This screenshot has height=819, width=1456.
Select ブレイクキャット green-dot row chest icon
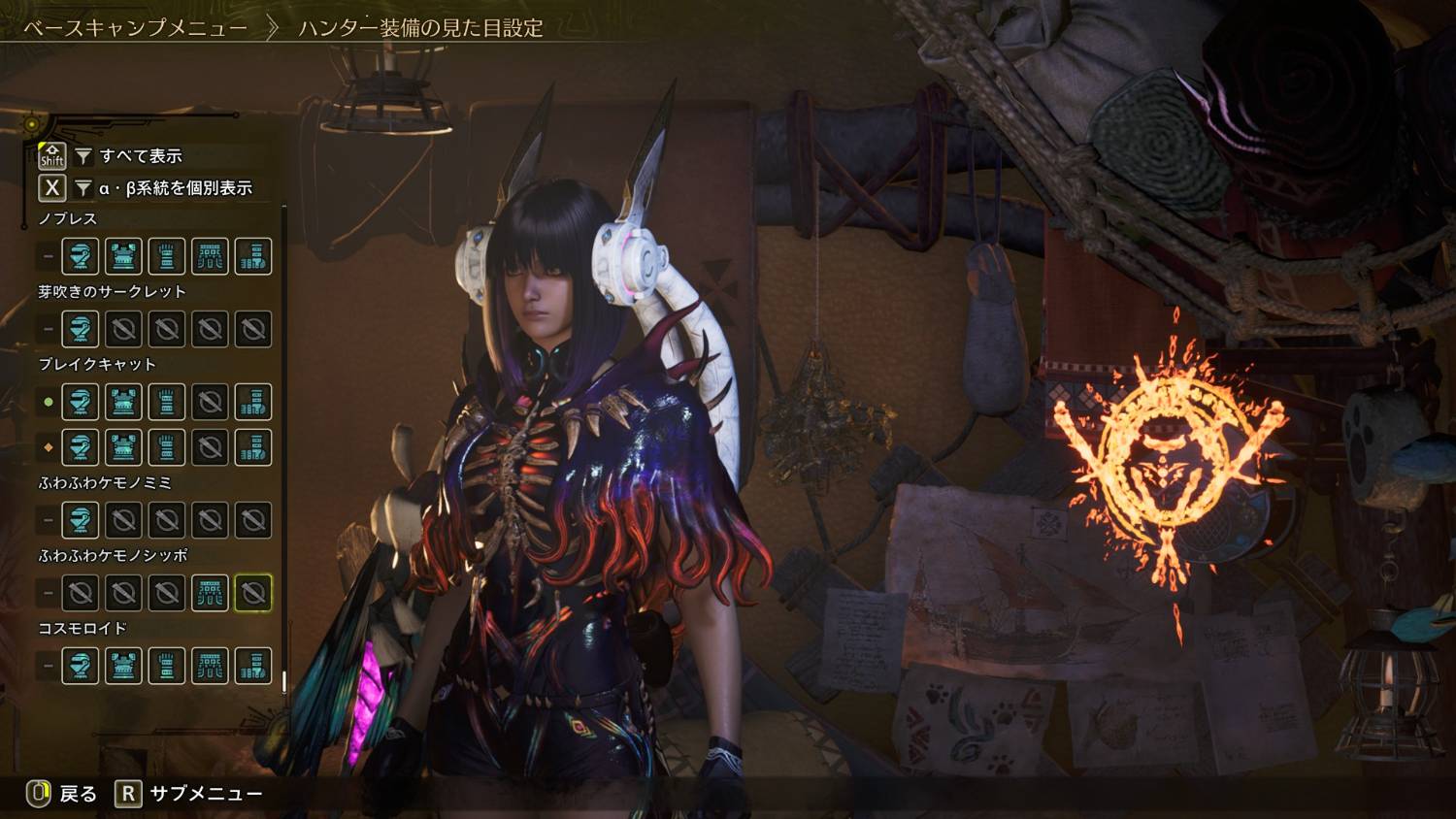click(123, 402)
